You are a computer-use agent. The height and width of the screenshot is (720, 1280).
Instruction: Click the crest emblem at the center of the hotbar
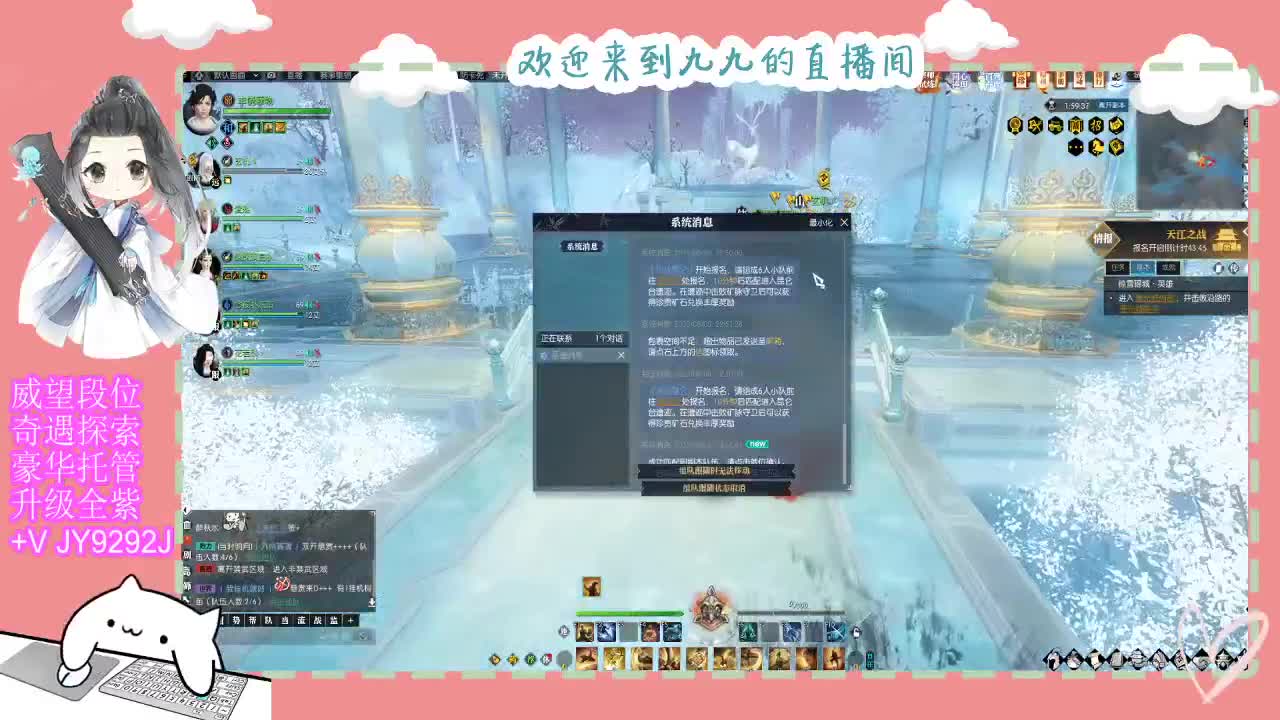(712, 612)
